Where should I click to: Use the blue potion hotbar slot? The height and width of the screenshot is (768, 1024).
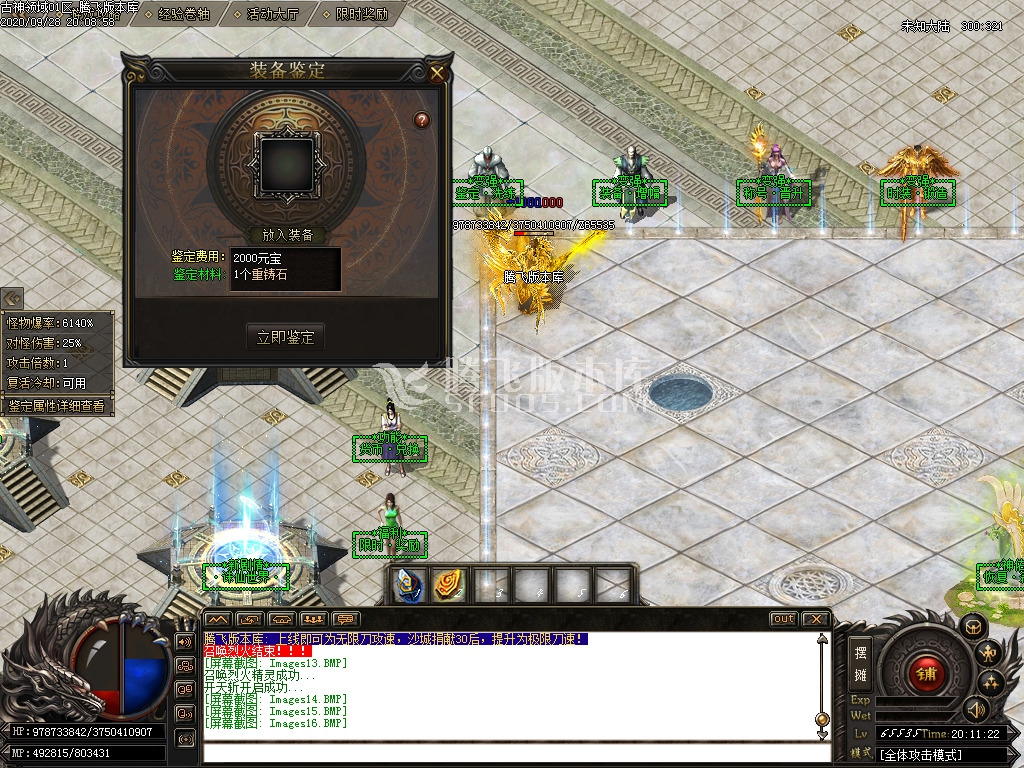[x=406, y=586]
